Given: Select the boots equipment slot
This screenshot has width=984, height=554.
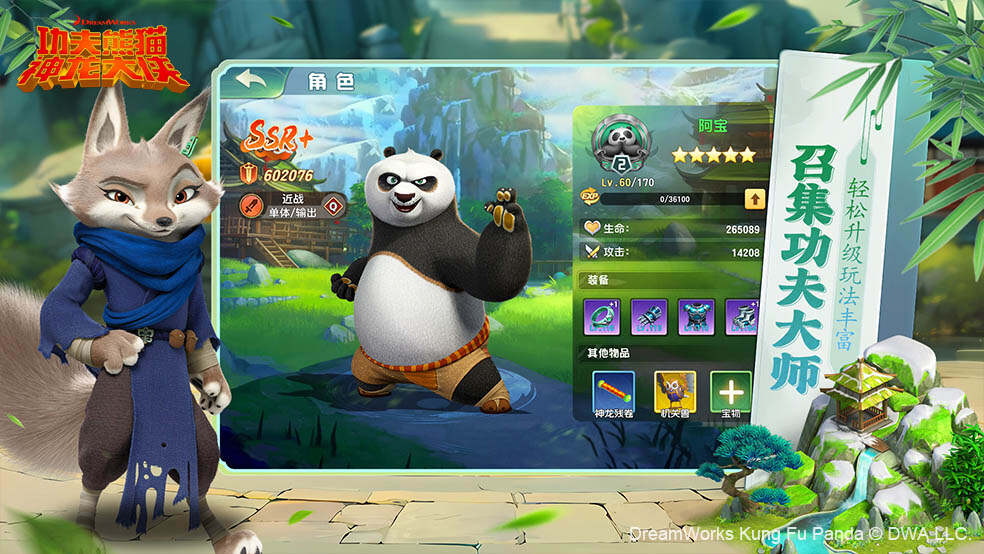Looking at the screenshot, I should (x=738, y=315).
